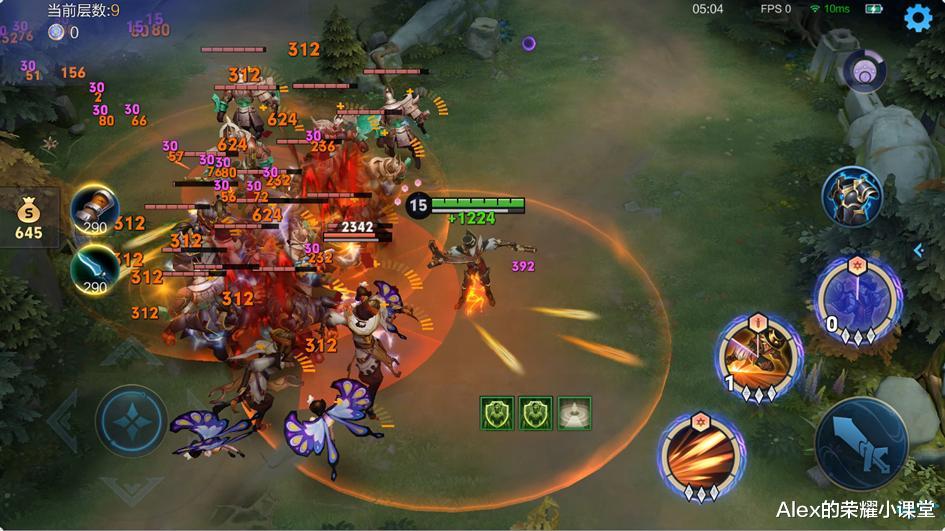
Task: Use the purple silhouette skill
Action: 857,299
